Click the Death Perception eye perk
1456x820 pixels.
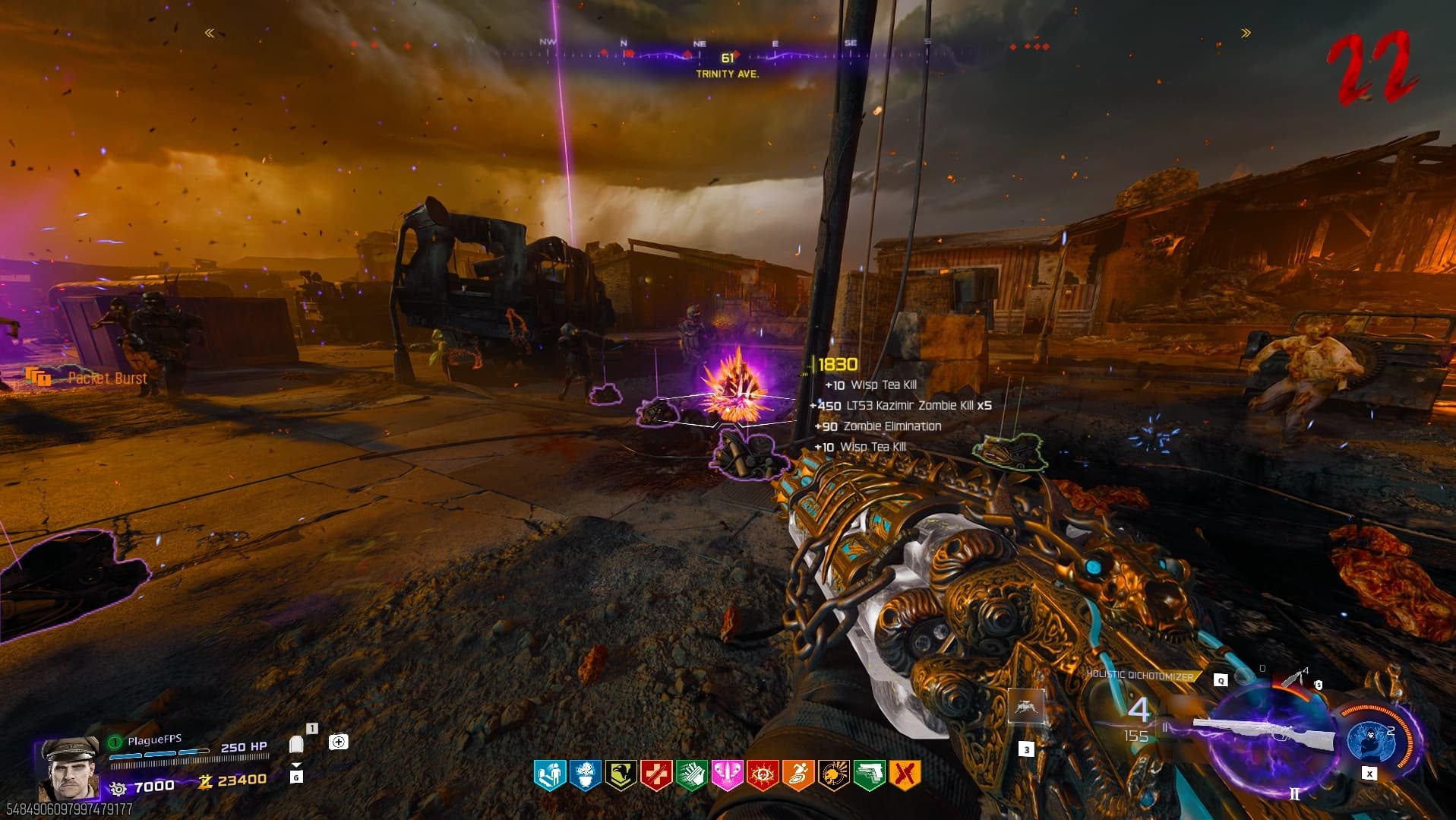pyautogui.click(x=763, y=776)
